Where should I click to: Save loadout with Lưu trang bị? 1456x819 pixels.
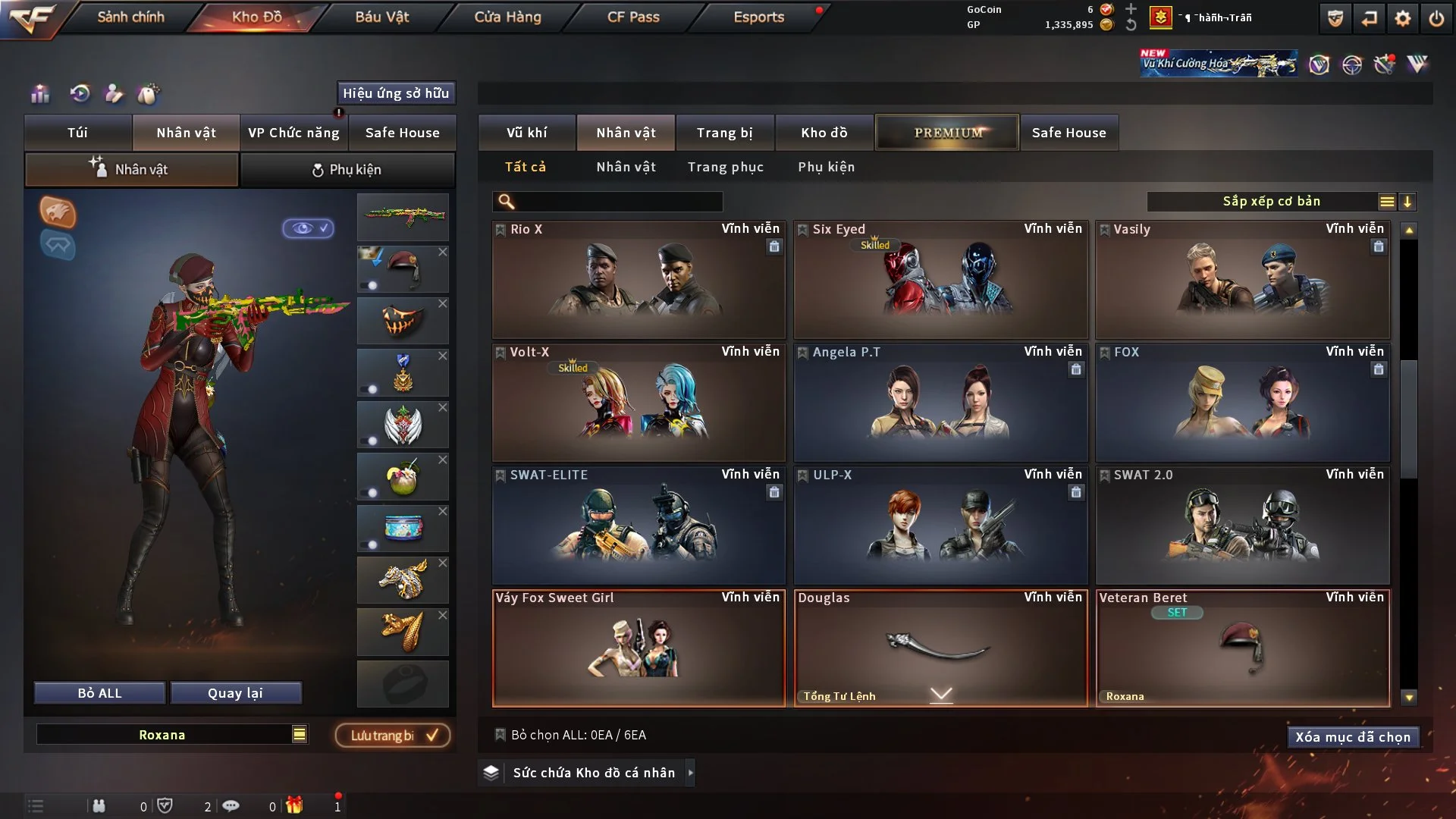tap(393, 736)
